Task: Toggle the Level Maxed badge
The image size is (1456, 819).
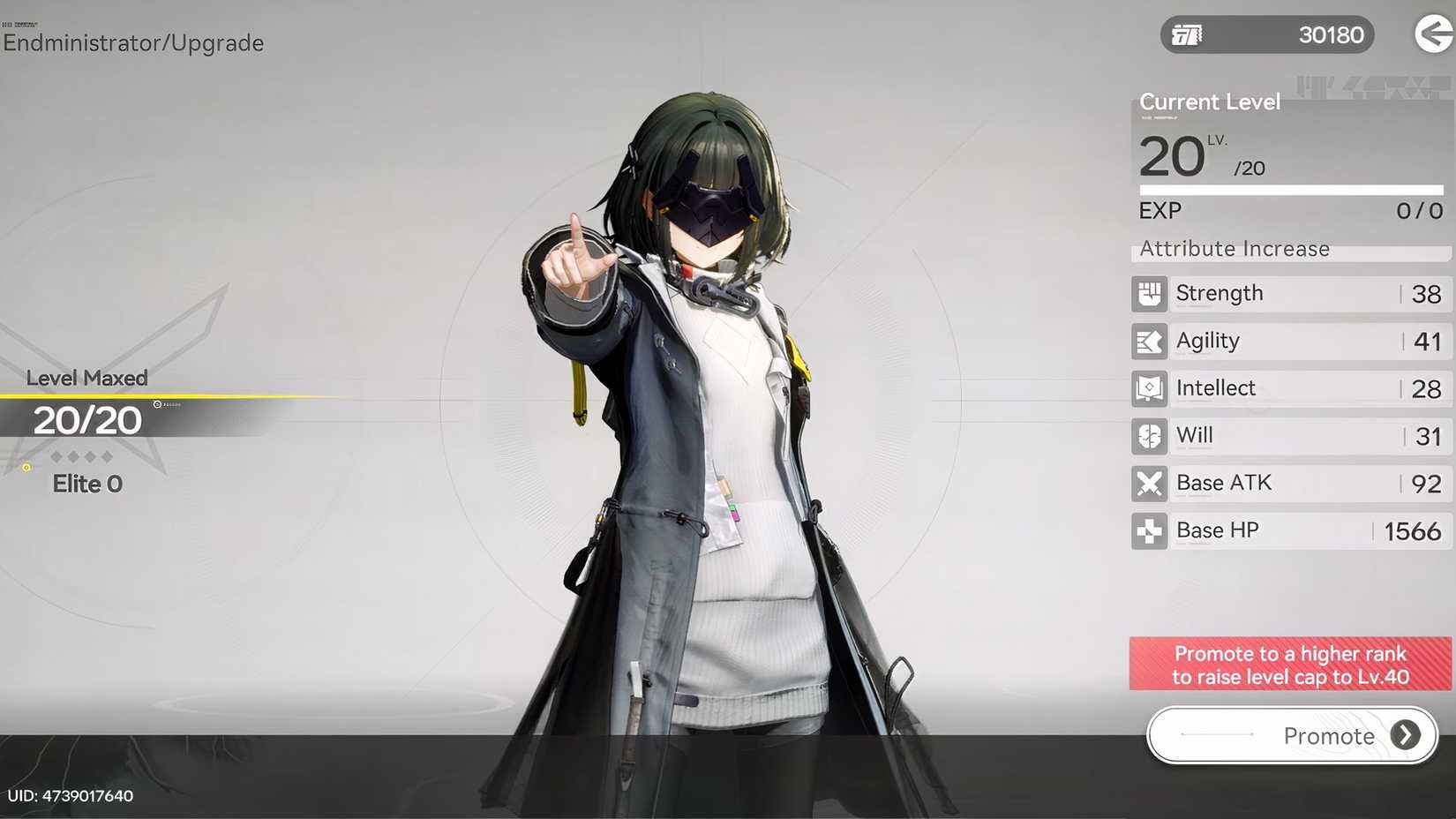Action: coord(86,378)
